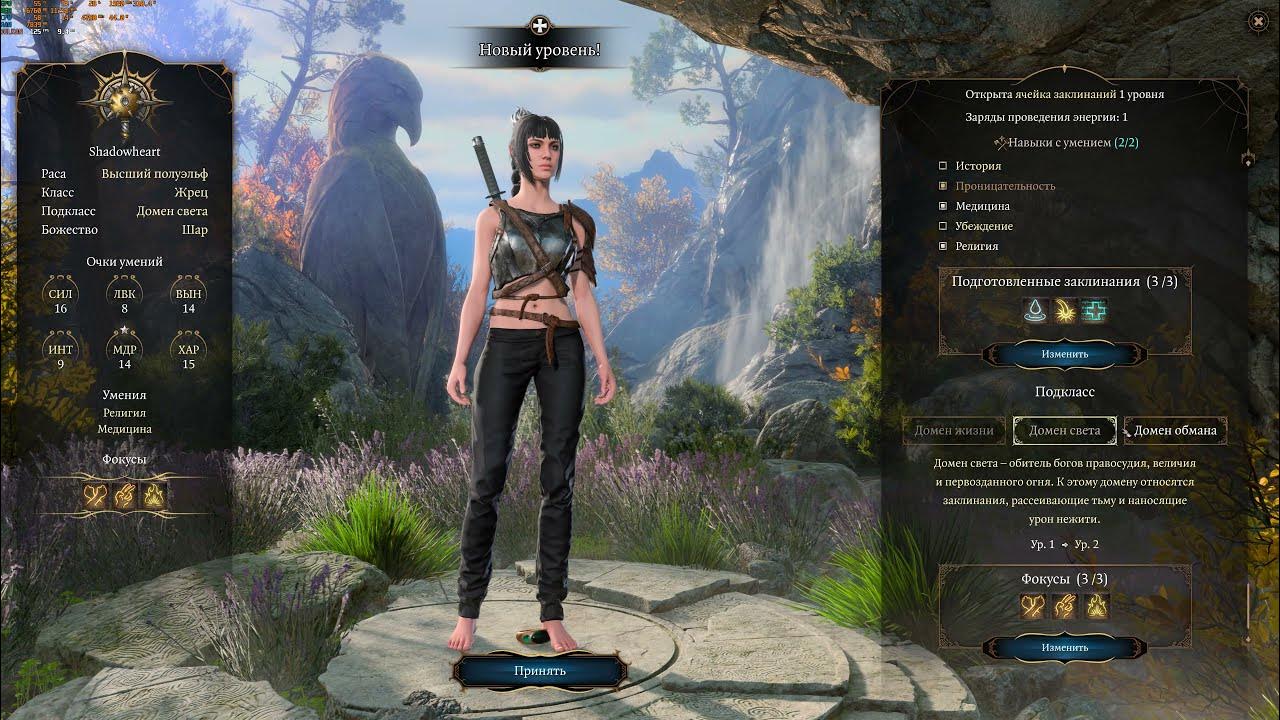This screenshot has width=1280, height=720.
Task: Click Изменить under Фокусы (3/3)
Action: coord(1064,647)
